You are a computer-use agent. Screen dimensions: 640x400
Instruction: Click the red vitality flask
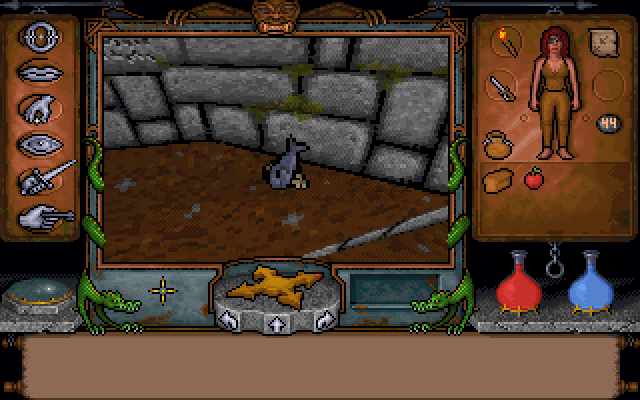517,284
